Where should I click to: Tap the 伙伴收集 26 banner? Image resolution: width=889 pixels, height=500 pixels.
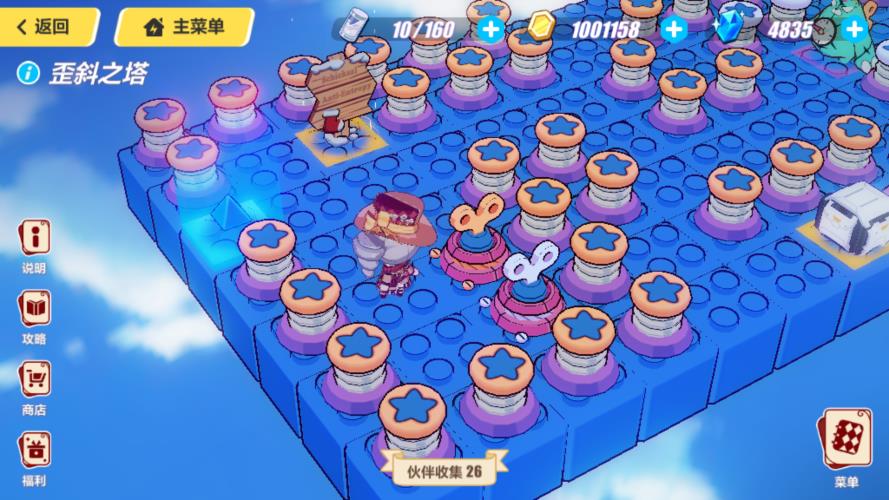coord(444,469)
